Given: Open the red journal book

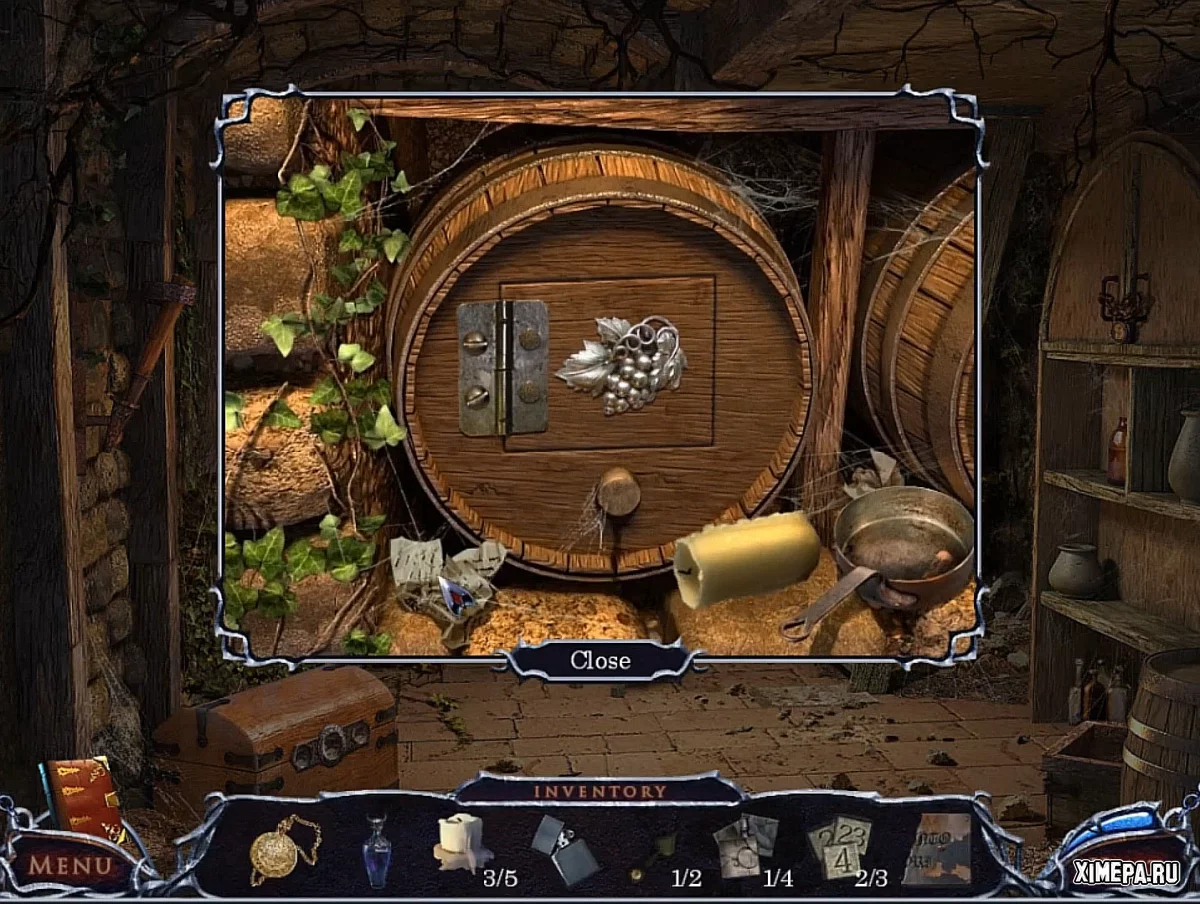Looking at the screenshot, I should point(82,797).
